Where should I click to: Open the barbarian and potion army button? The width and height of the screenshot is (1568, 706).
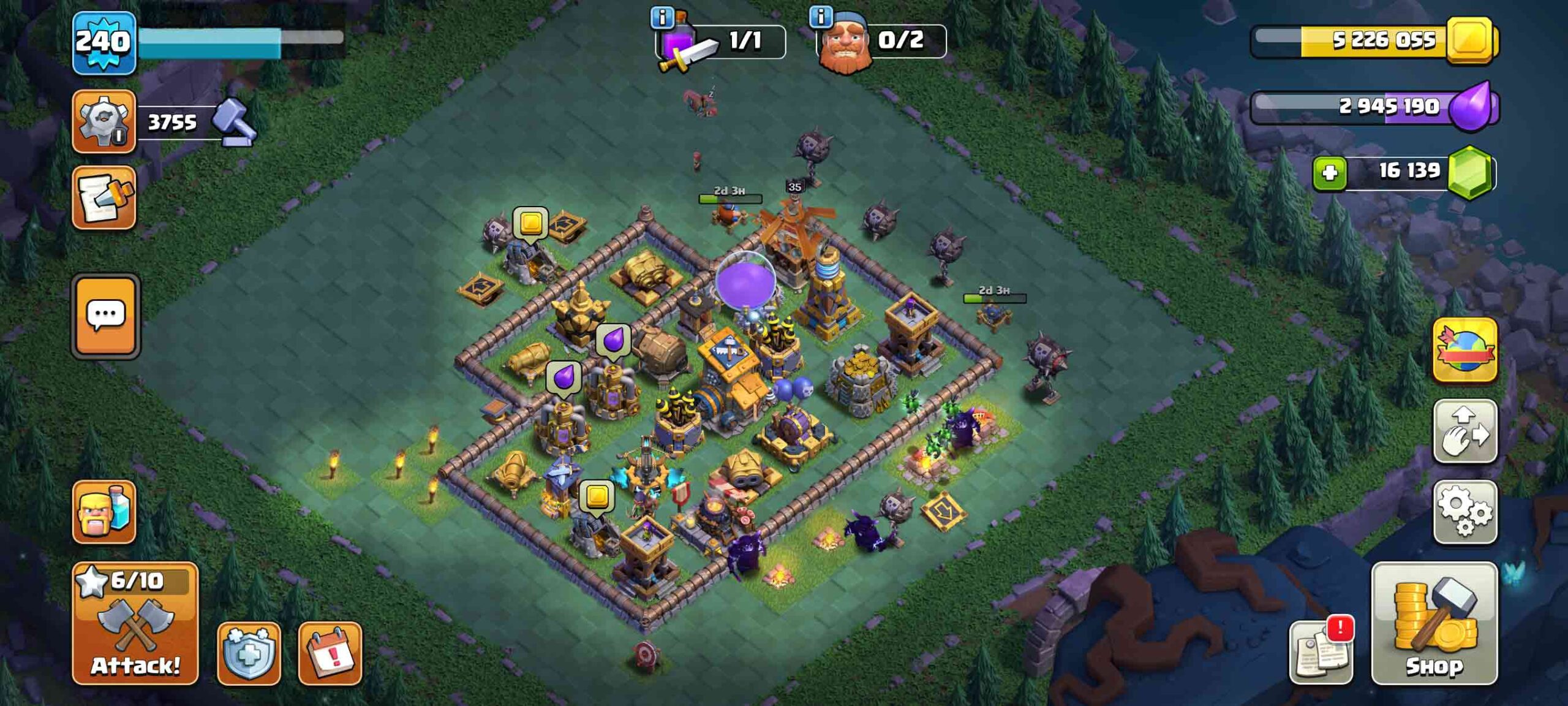coord(104,512)
